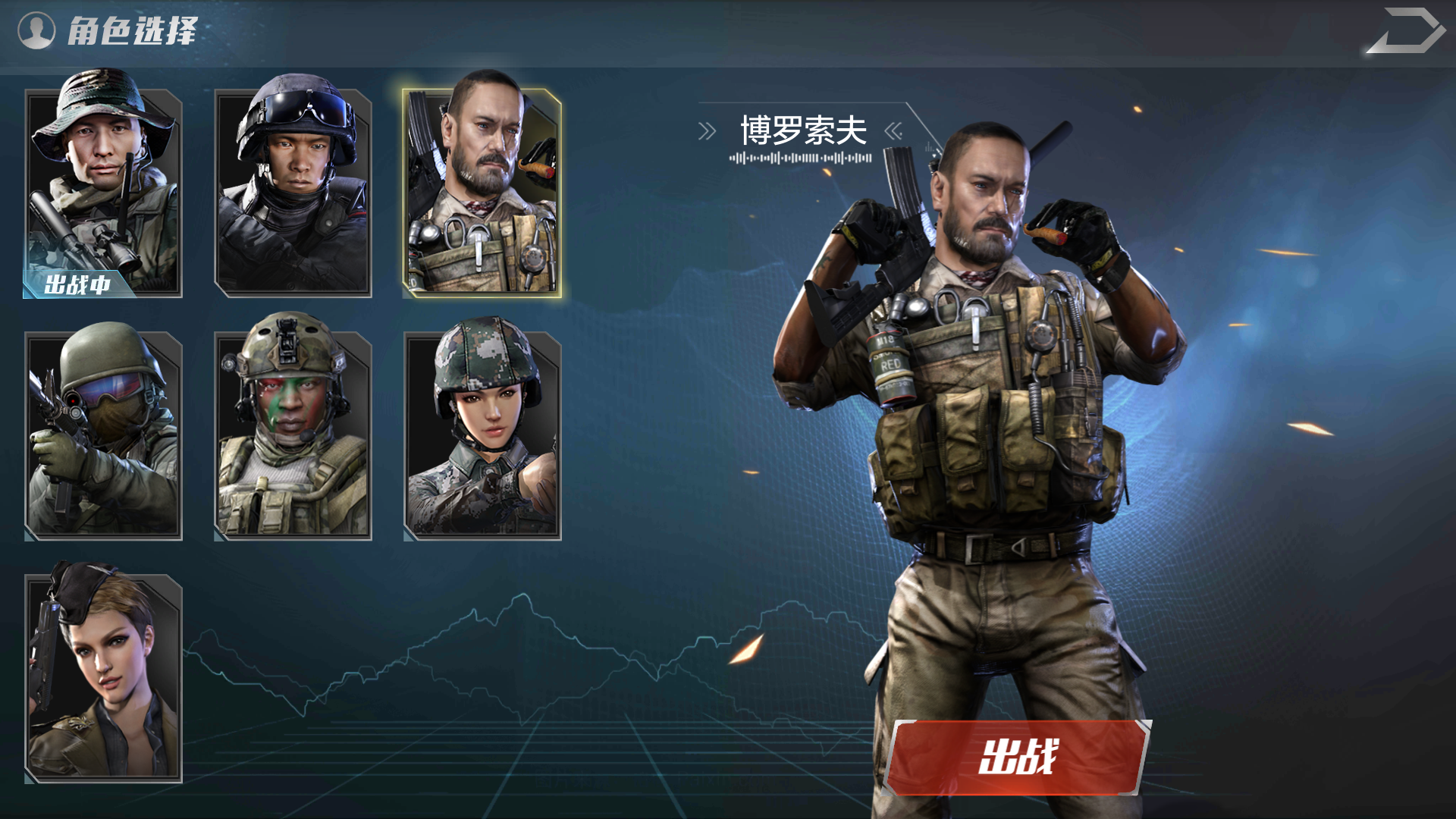1456x819 pixels.
Task: Click the profile avatar icon beside 角色选择
Action: (37, 30)
